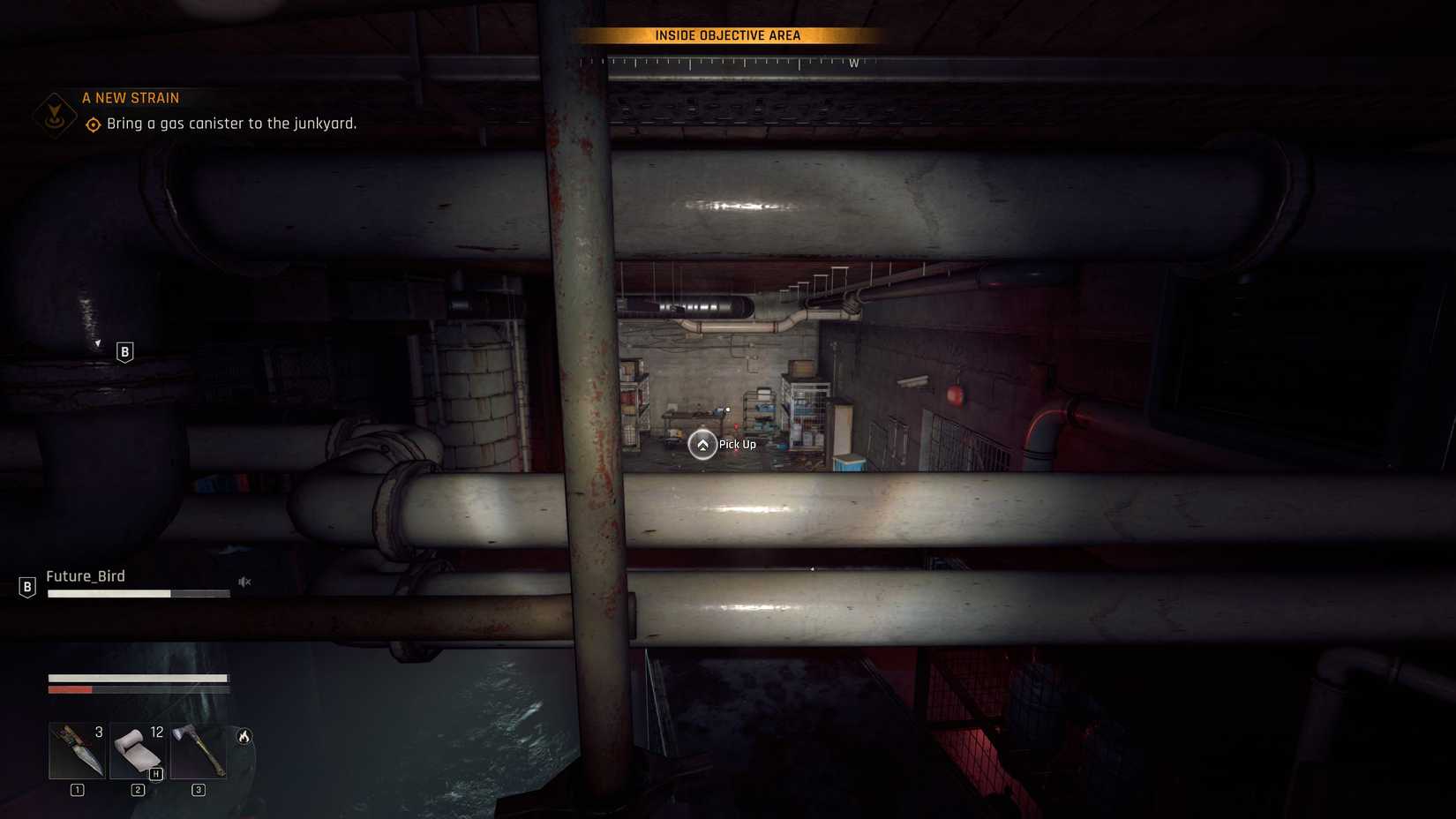Select the throwing knife in slot 1

(x=77, y=751)
